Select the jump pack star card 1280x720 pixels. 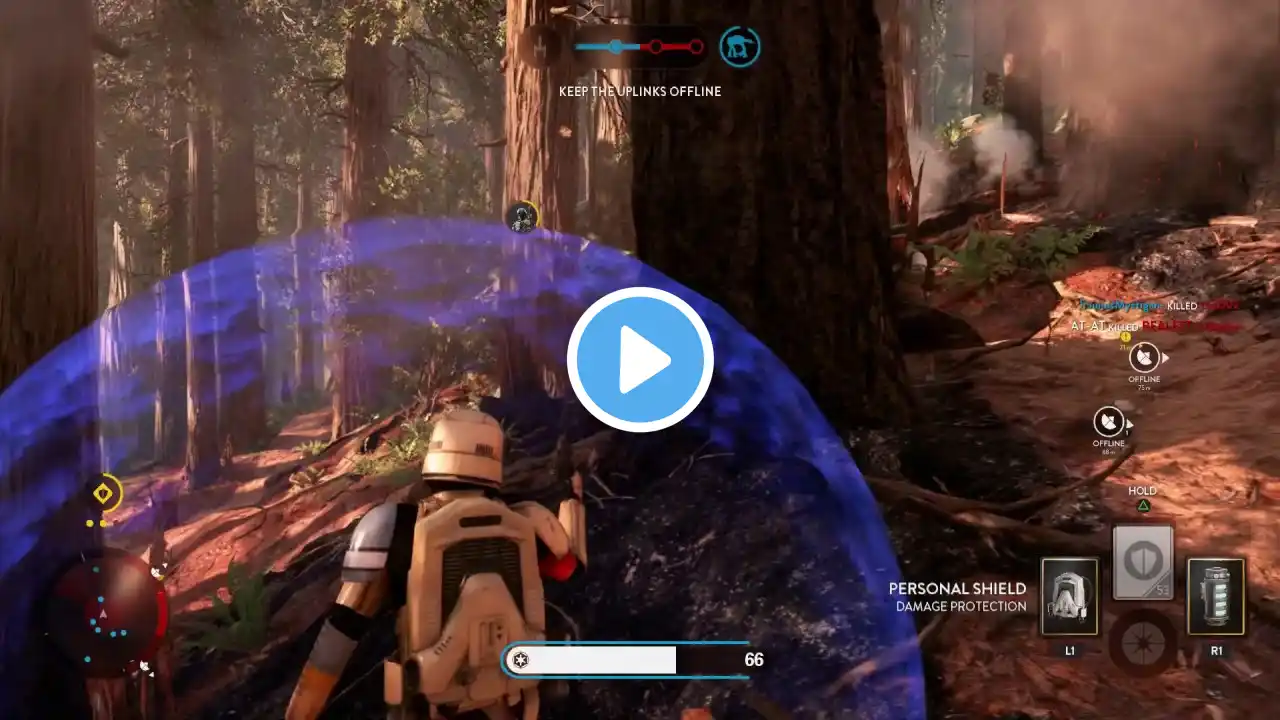coord(1069,596)
